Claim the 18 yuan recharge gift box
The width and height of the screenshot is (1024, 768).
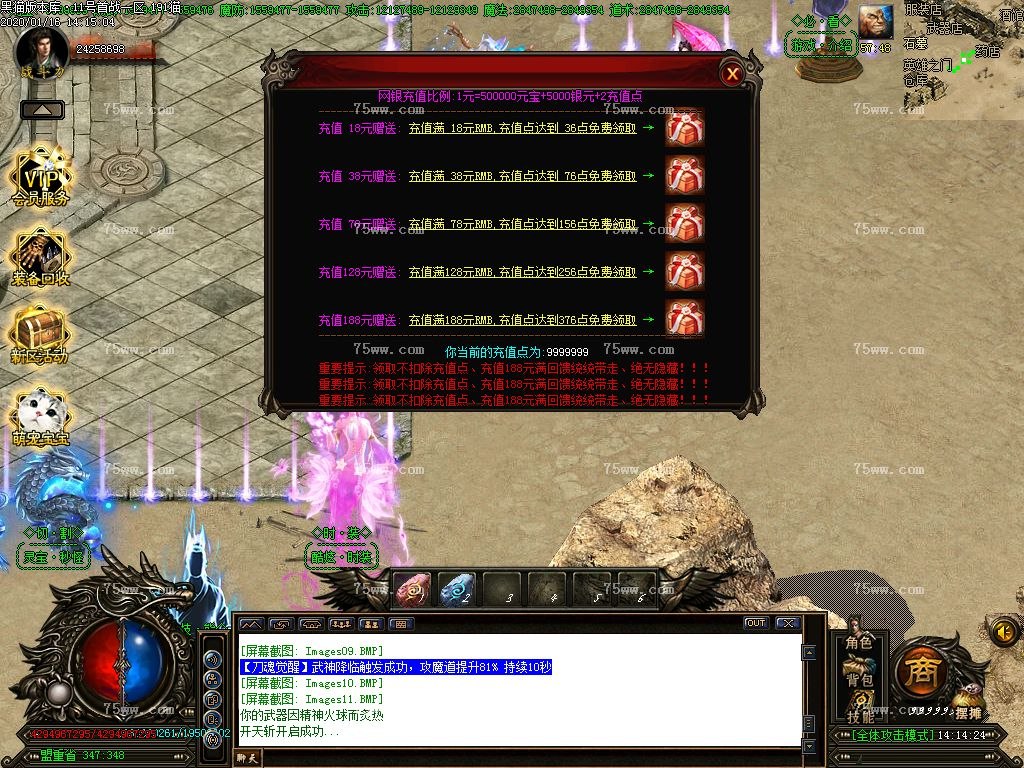tap(685, 128)
